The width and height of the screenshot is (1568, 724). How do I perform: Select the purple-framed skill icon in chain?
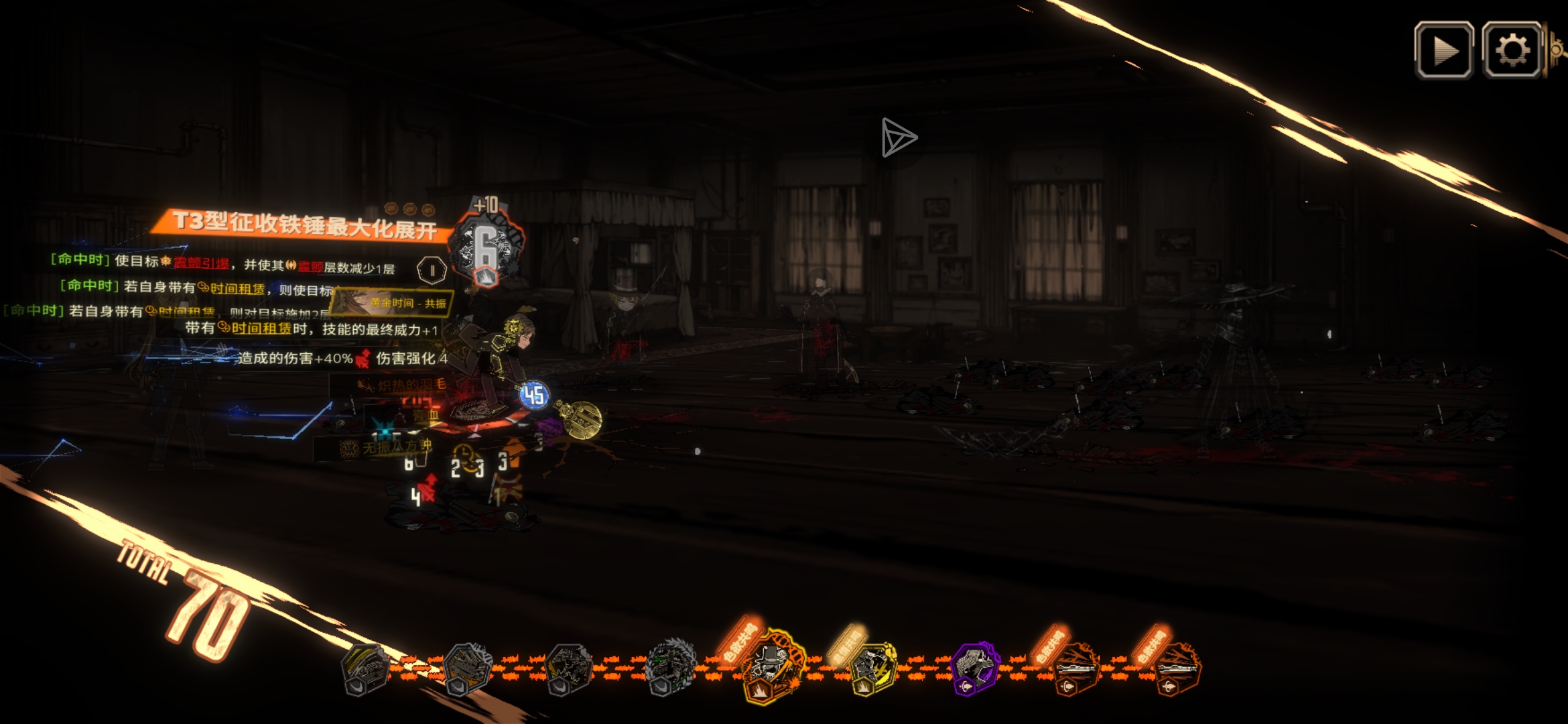click(x=975, y=667)
